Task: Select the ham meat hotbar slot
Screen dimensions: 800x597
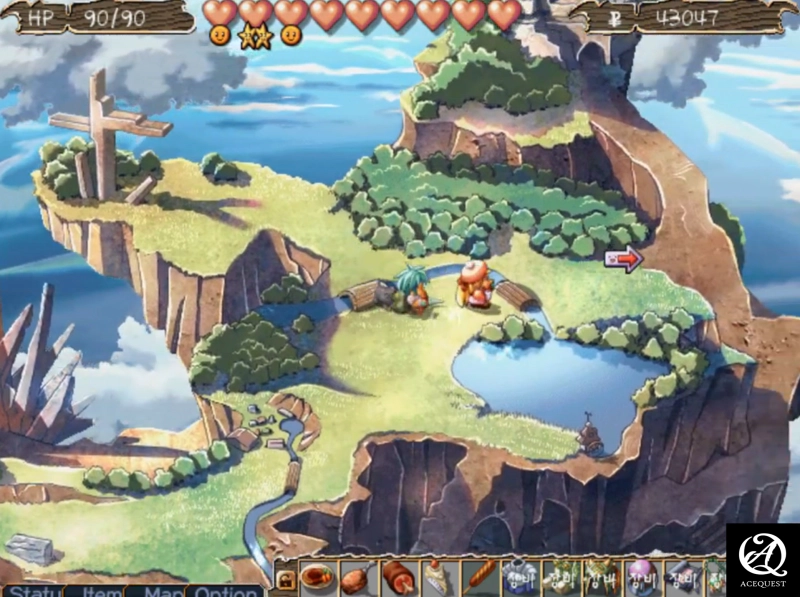Action: (398, 578)
